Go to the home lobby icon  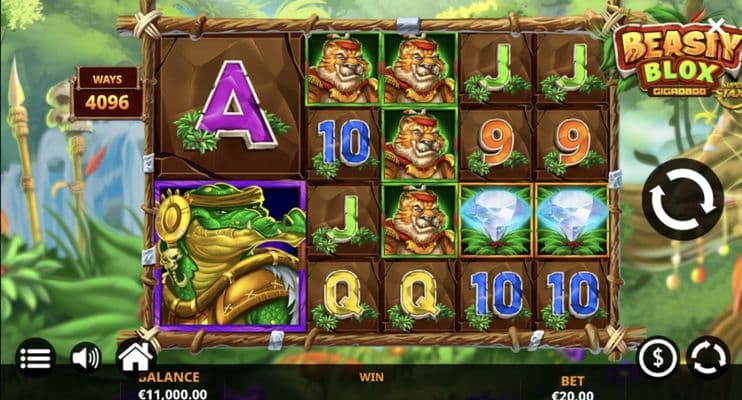tap(135, 355)
